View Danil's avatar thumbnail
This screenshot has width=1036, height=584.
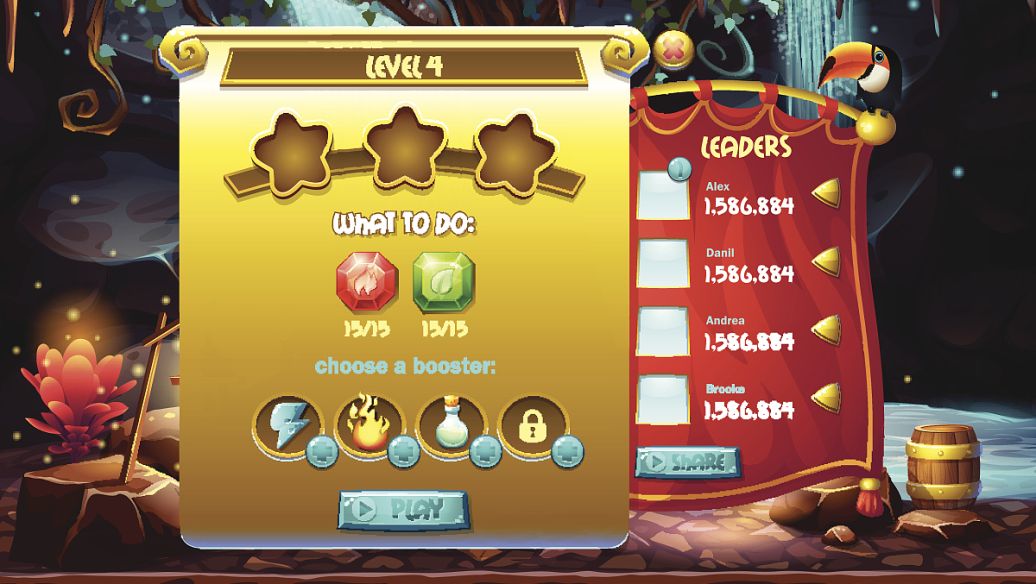(662, 263)
